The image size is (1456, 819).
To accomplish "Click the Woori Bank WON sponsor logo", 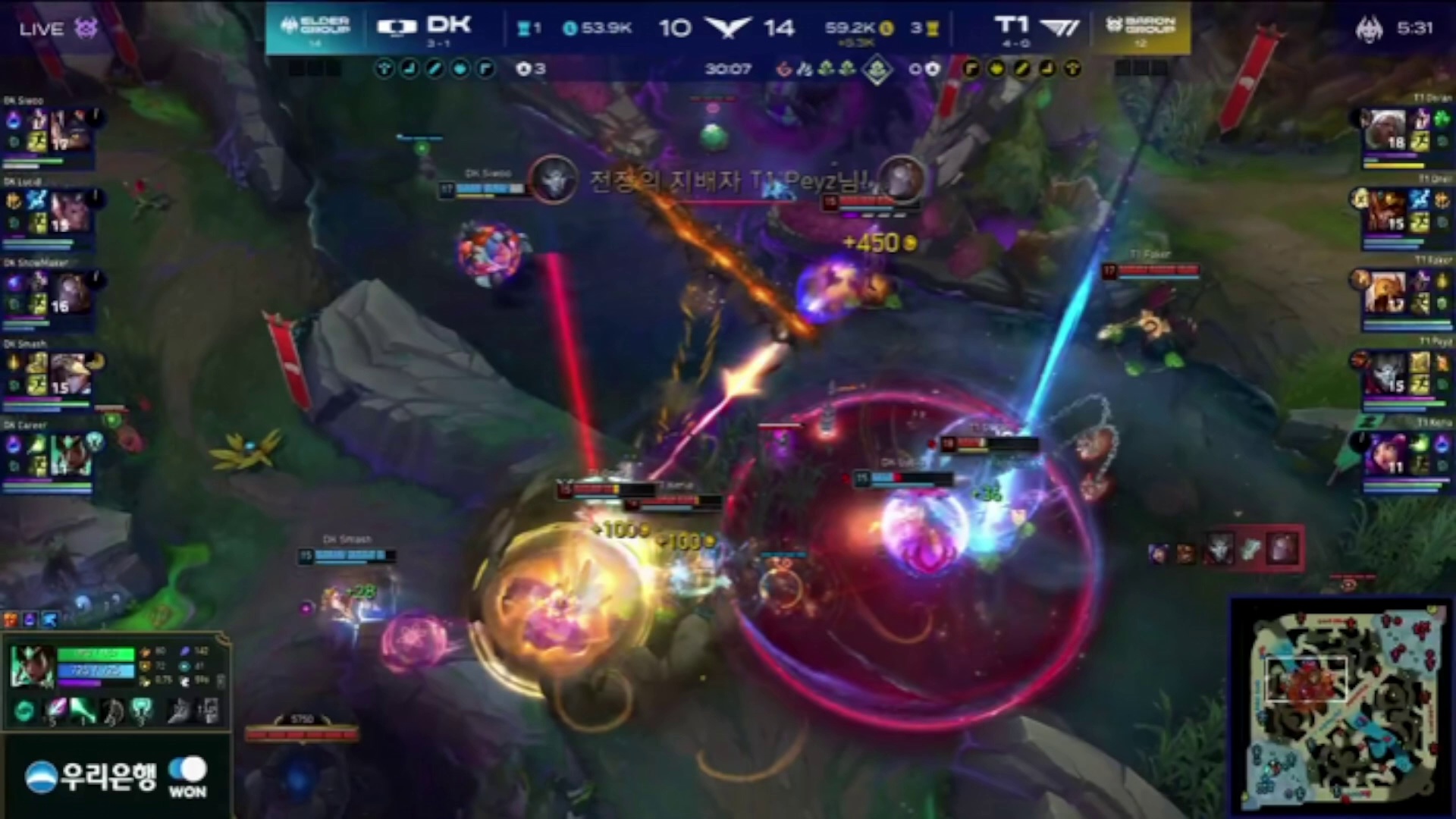I will (115, 777).
